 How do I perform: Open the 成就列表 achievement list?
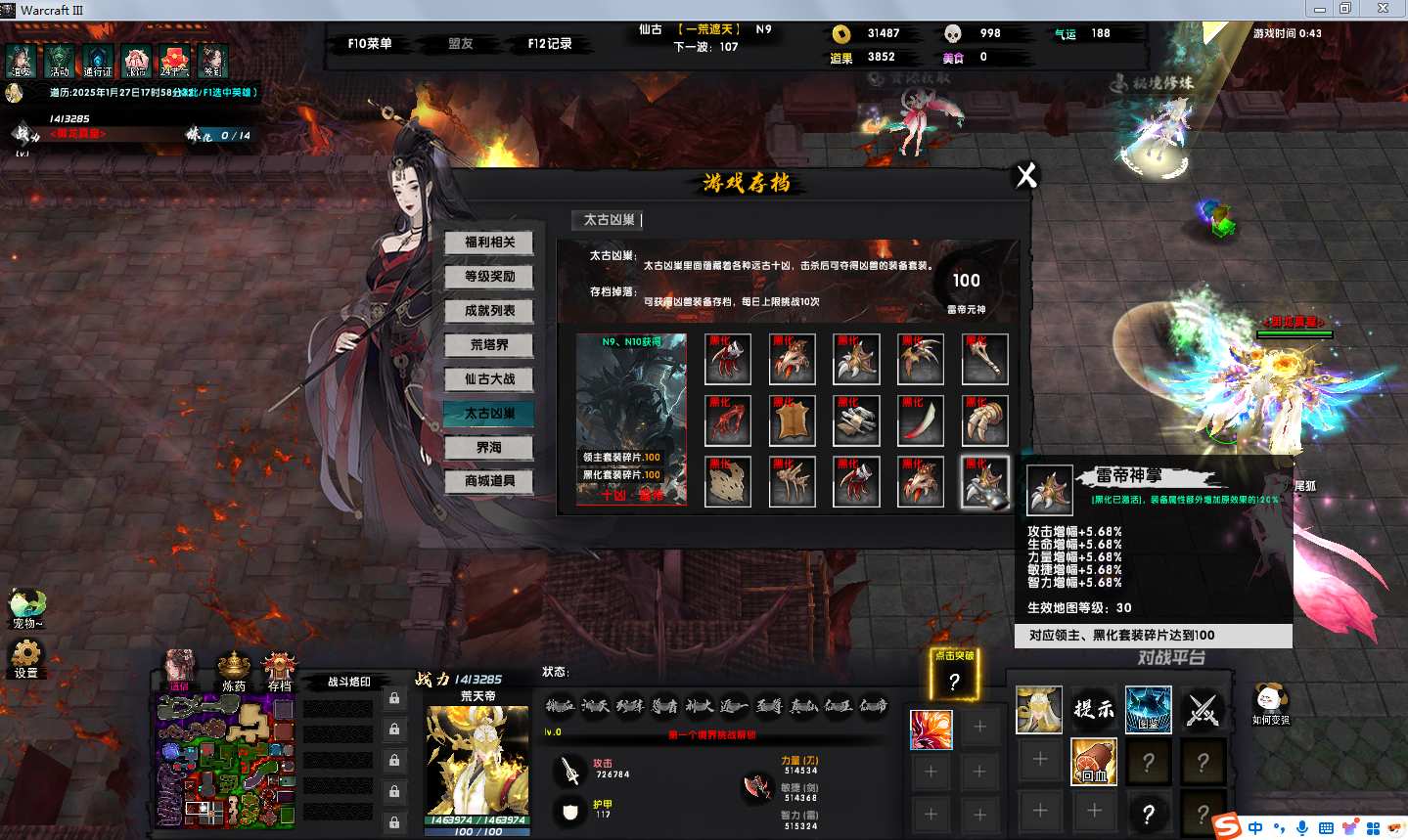tap(489, 311)
